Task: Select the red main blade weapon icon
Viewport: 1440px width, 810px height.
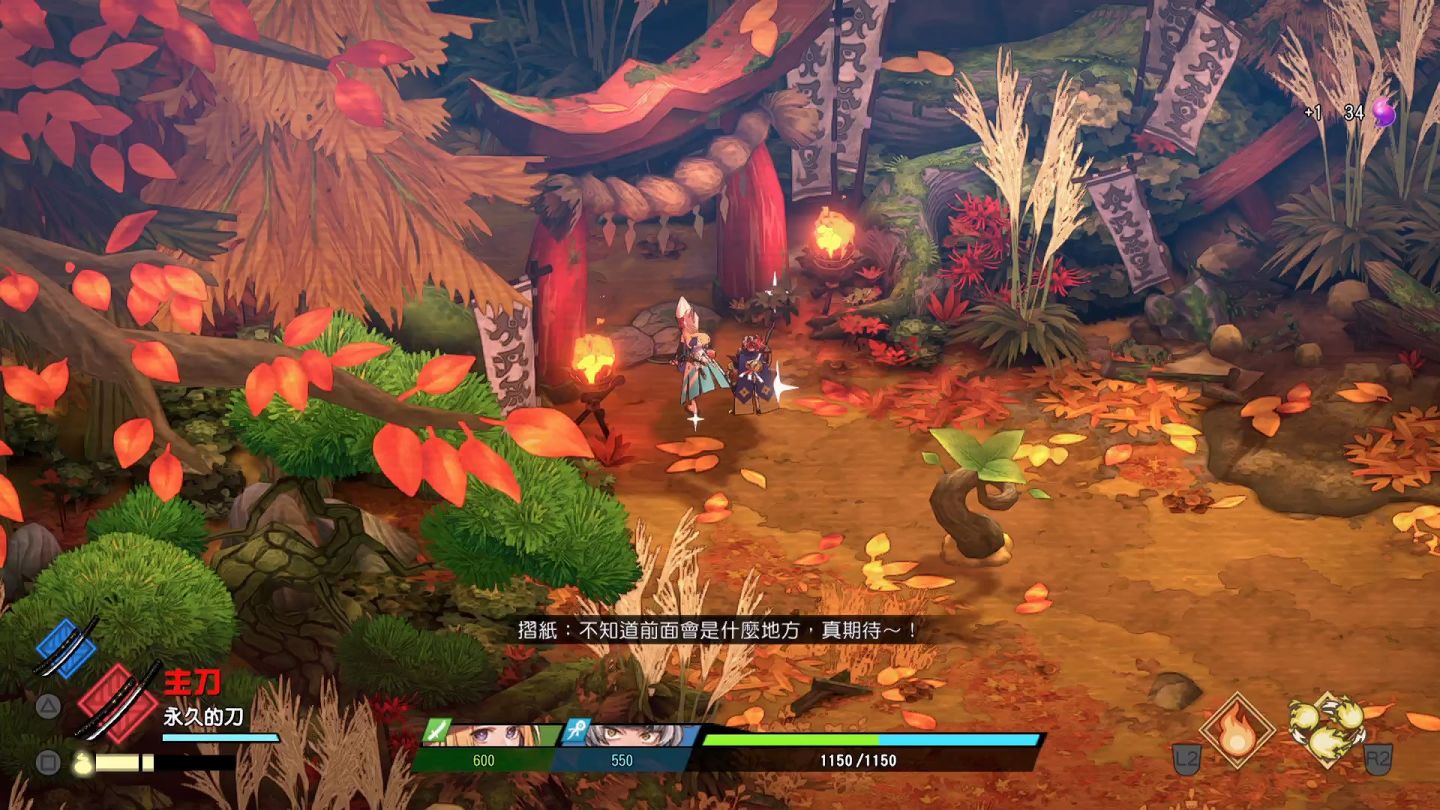Action: 115,701
